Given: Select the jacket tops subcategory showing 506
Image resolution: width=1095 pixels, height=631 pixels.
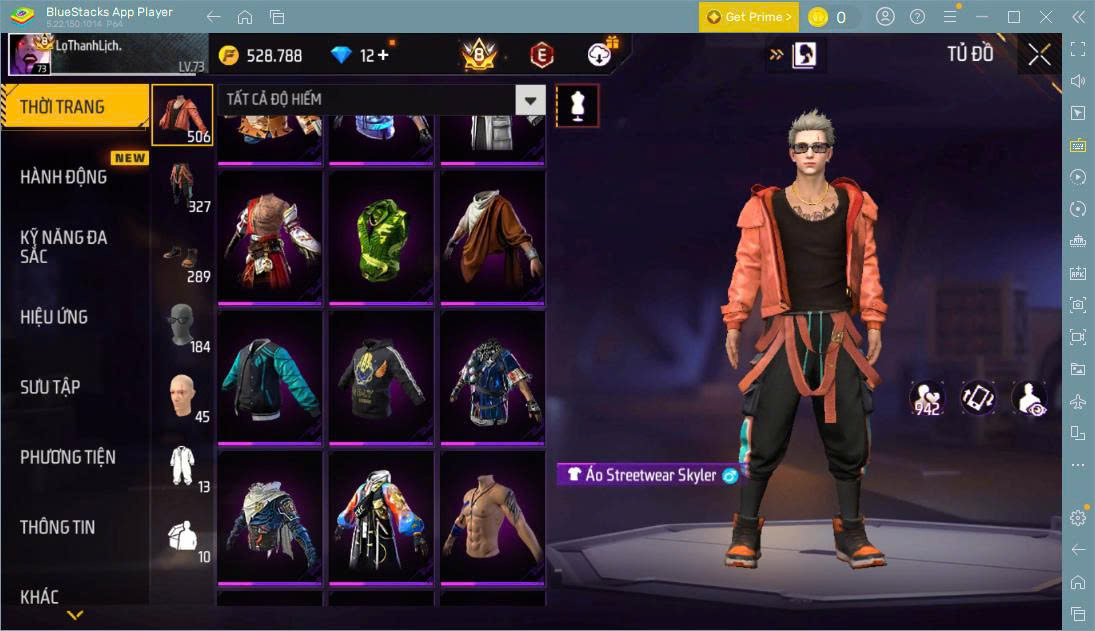Looking at the screenshot, I should (x=182, y=114).
